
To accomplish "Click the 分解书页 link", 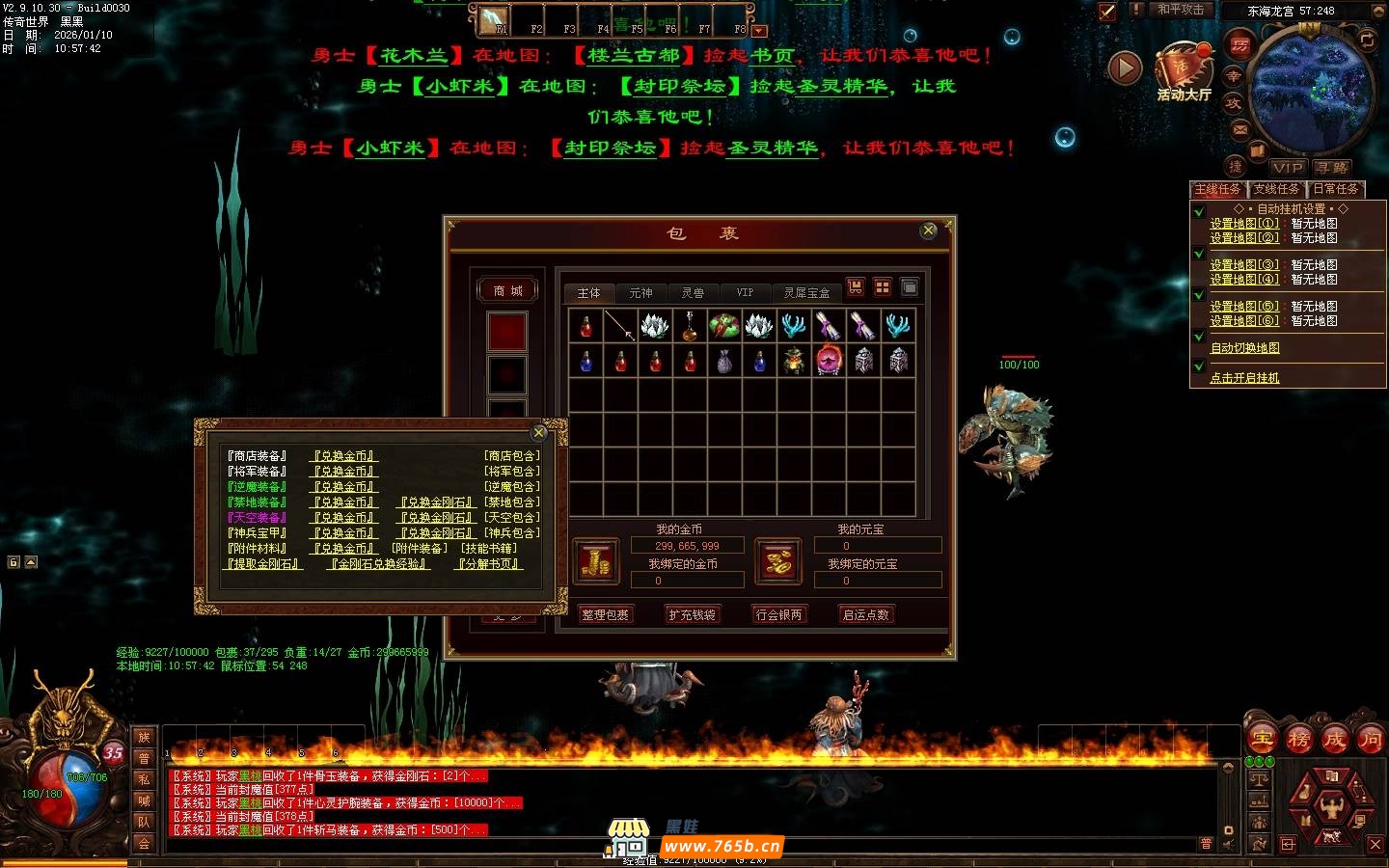I will tap(488, 564).
